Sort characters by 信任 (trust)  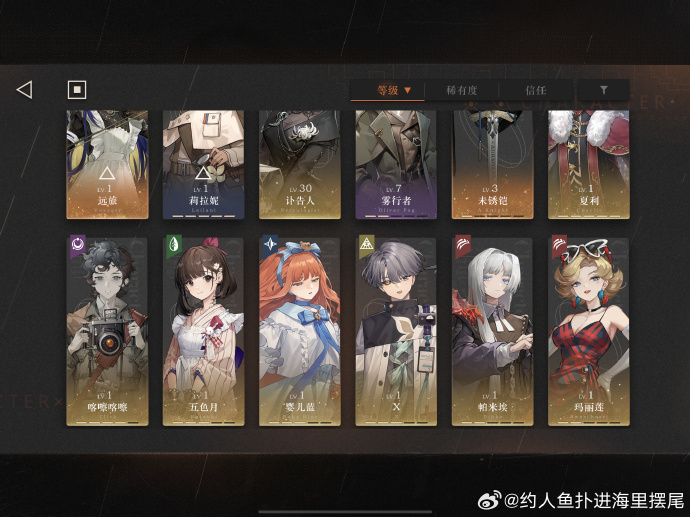tap(536, 90)
